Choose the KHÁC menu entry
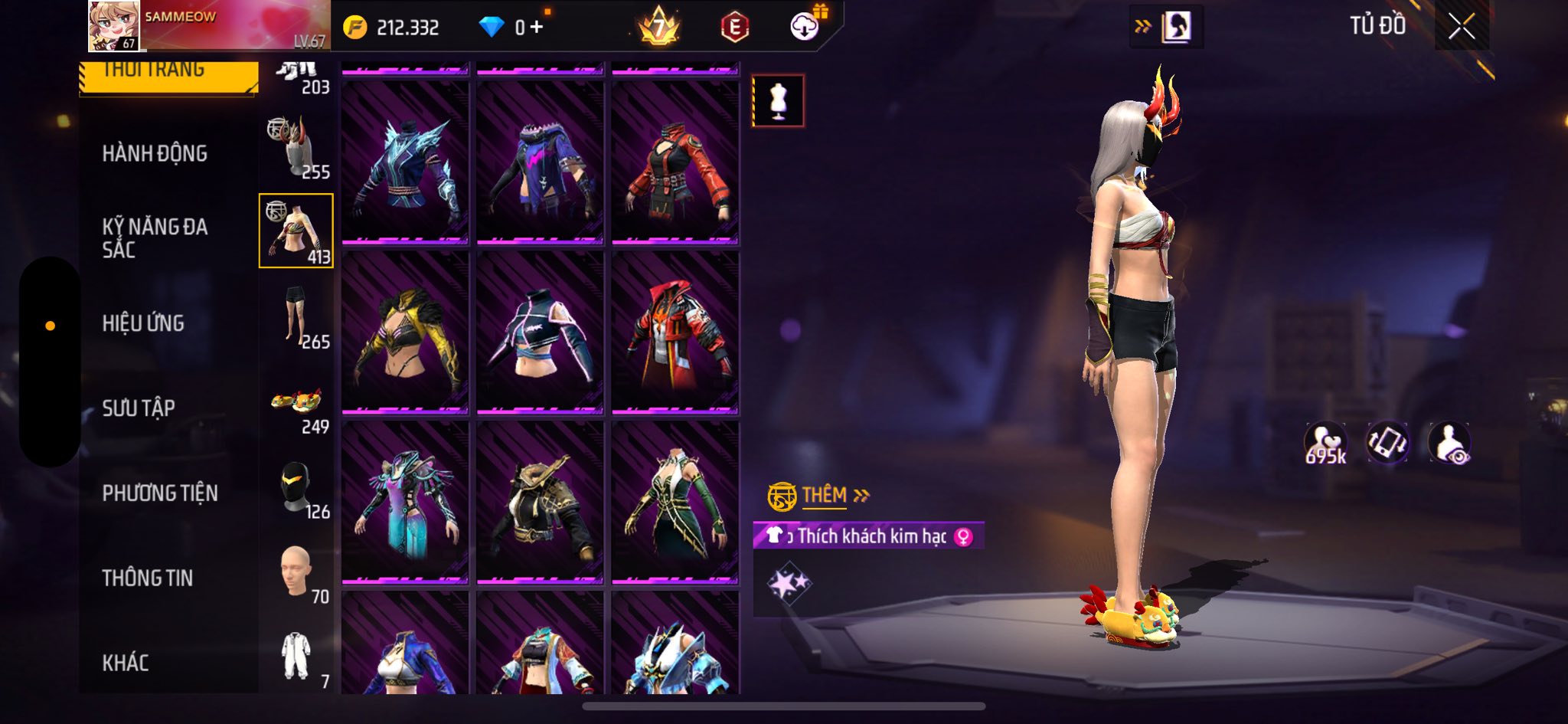Viewport: 1568px width, 724px height. pyautogui.click(x=126, y=663)
